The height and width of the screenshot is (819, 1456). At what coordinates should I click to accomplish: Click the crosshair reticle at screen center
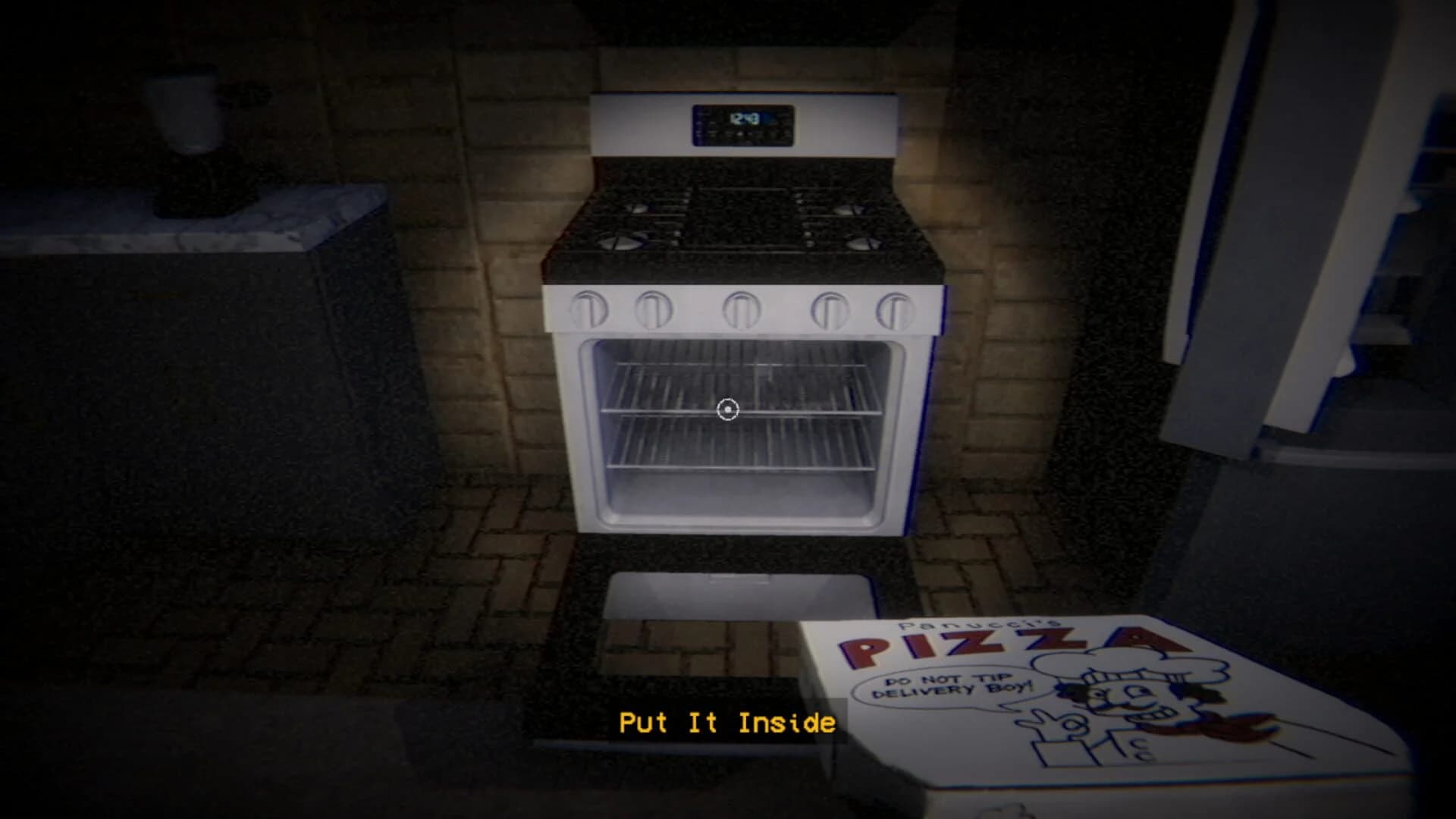coord(729,409)
